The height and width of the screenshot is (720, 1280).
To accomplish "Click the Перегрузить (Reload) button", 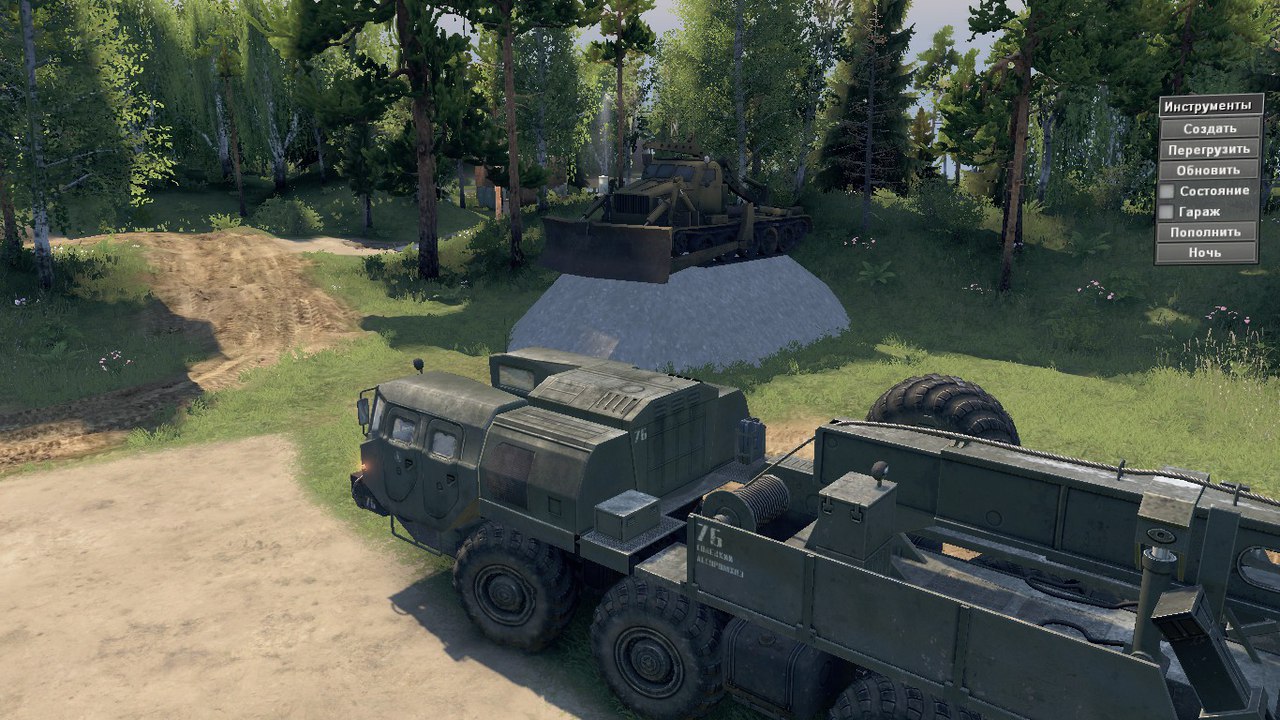I will 1210,148.
